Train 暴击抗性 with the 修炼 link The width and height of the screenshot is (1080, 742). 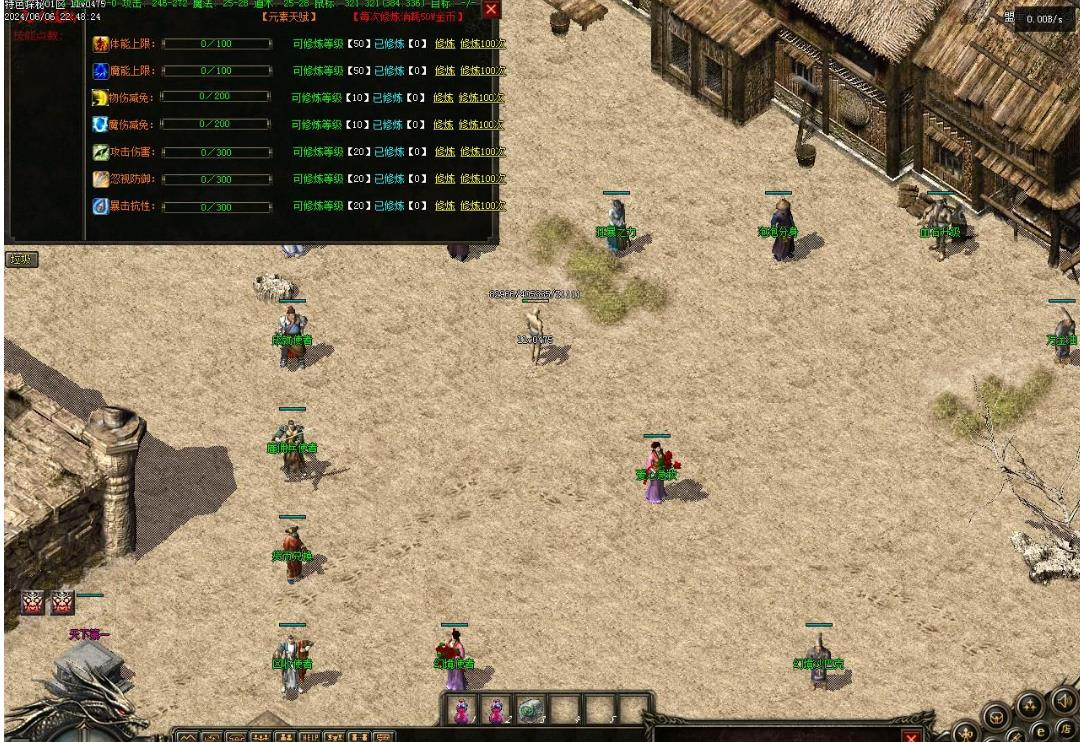(x=445, y=206)
